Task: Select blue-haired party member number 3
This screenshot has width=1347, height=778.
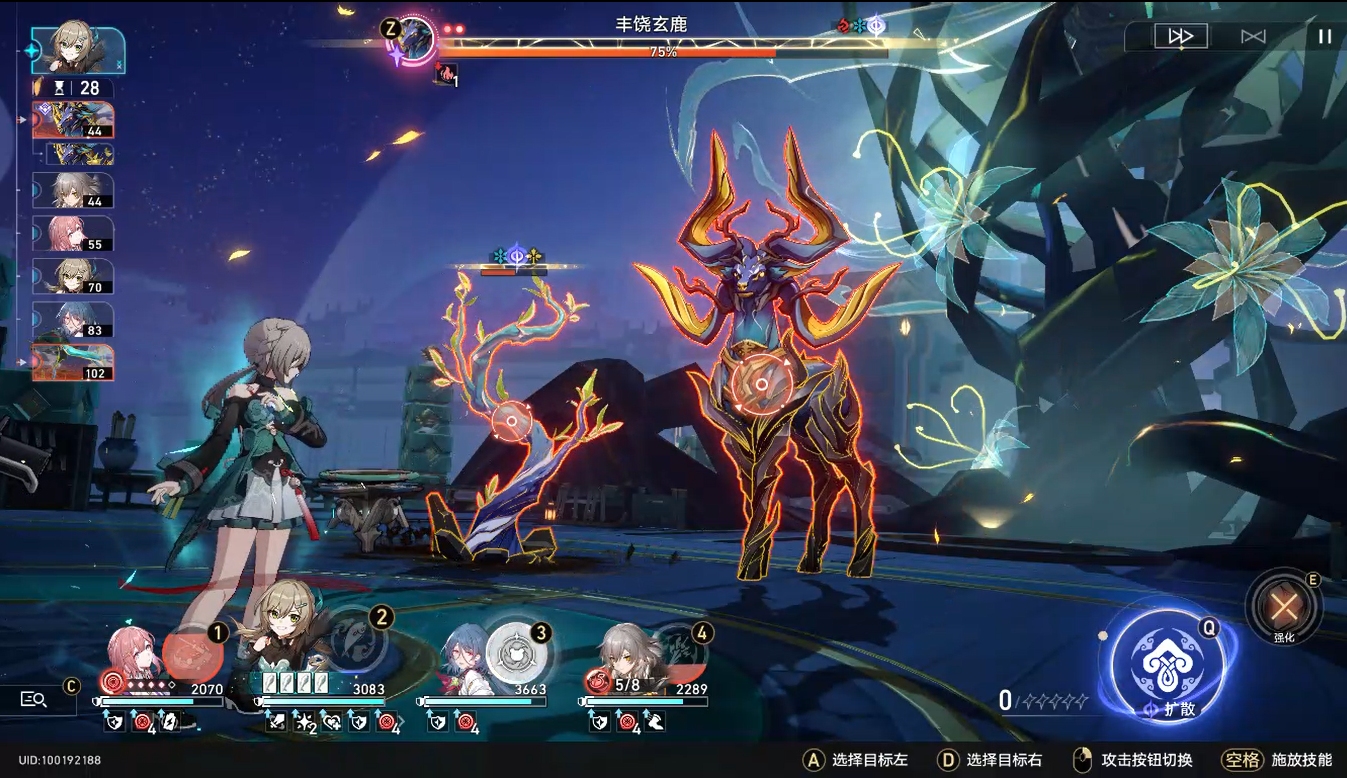Action: click(468, 653)
